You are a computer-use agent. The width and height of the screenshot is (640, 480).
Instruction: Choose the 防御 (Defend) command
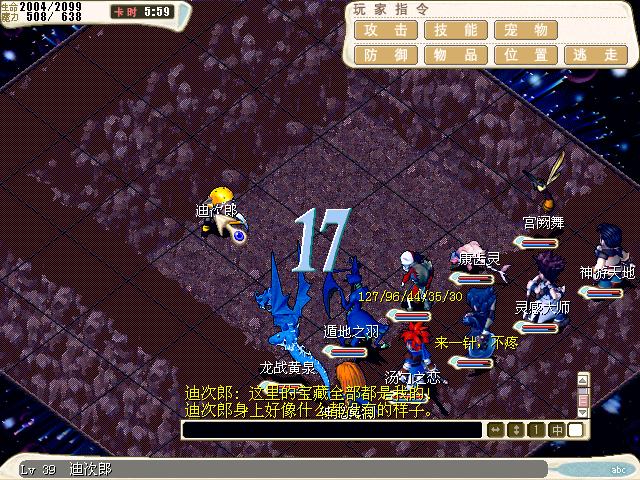385,55
